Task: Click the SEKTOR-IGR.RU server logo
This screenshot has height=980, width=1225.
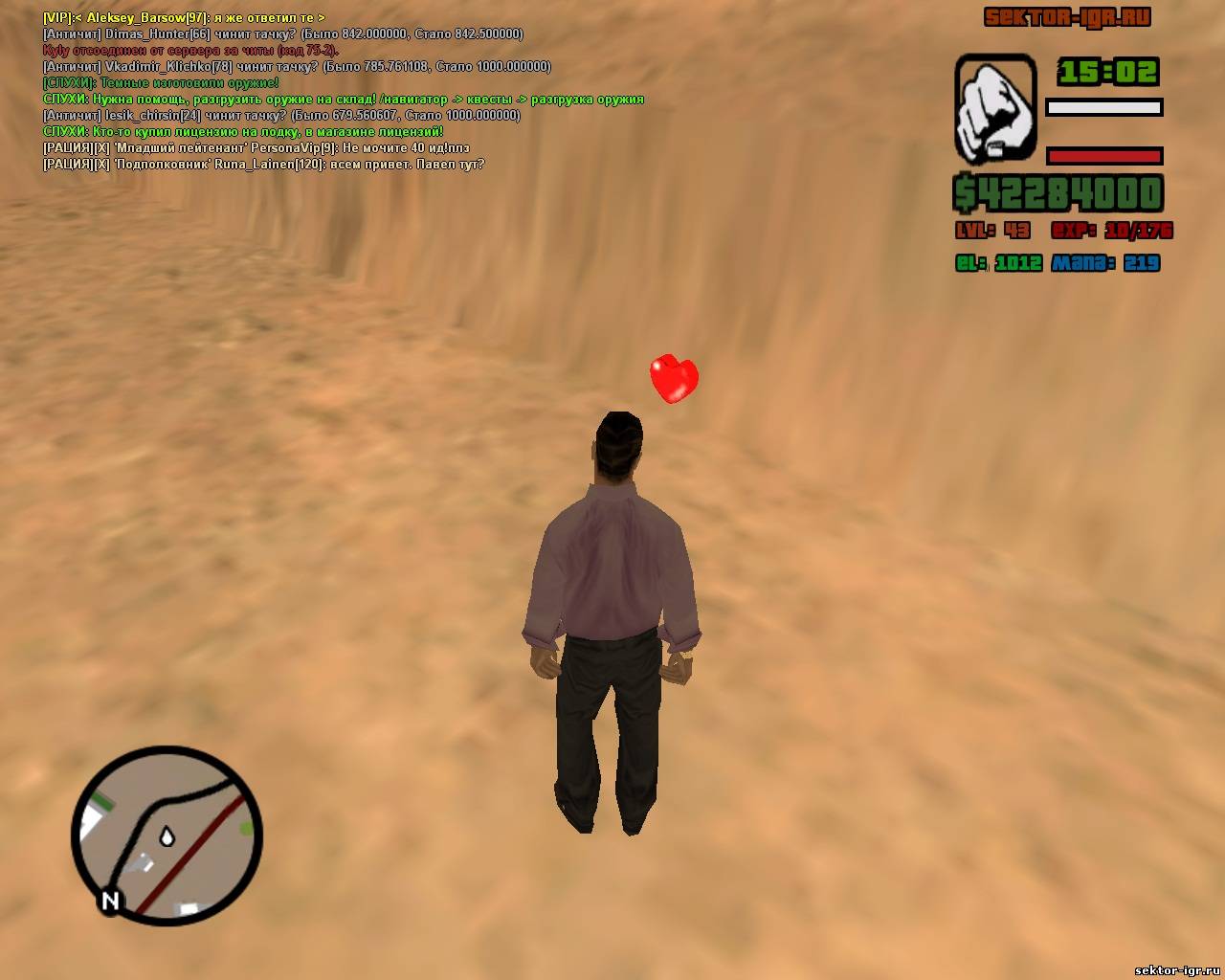Action: (x=1067, y=17)
